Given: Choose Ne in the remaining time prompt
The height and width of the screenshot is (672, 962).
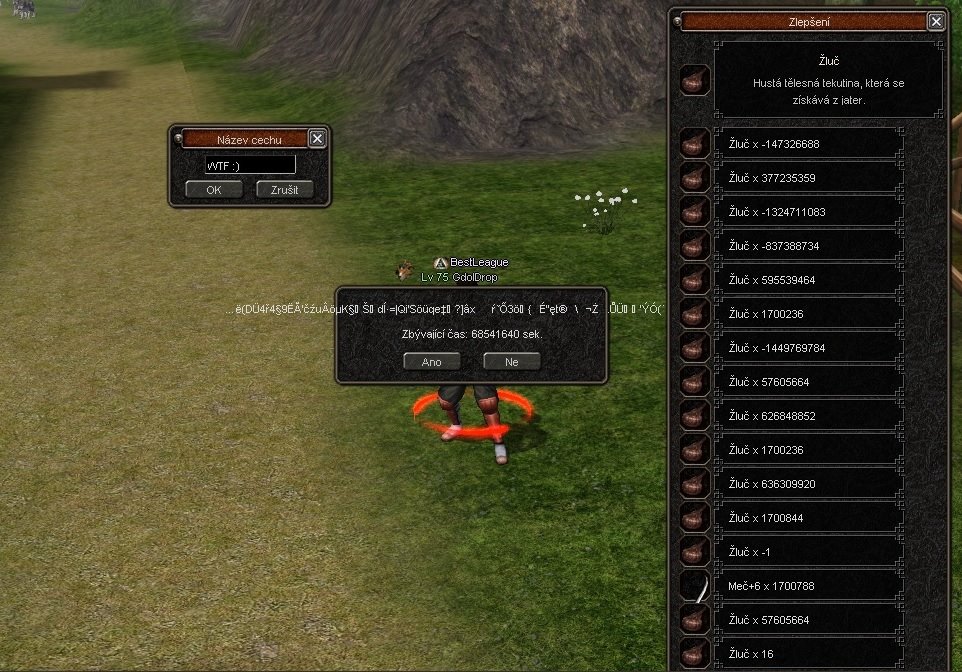Looking at the screenshot, I should pos(511,362).
